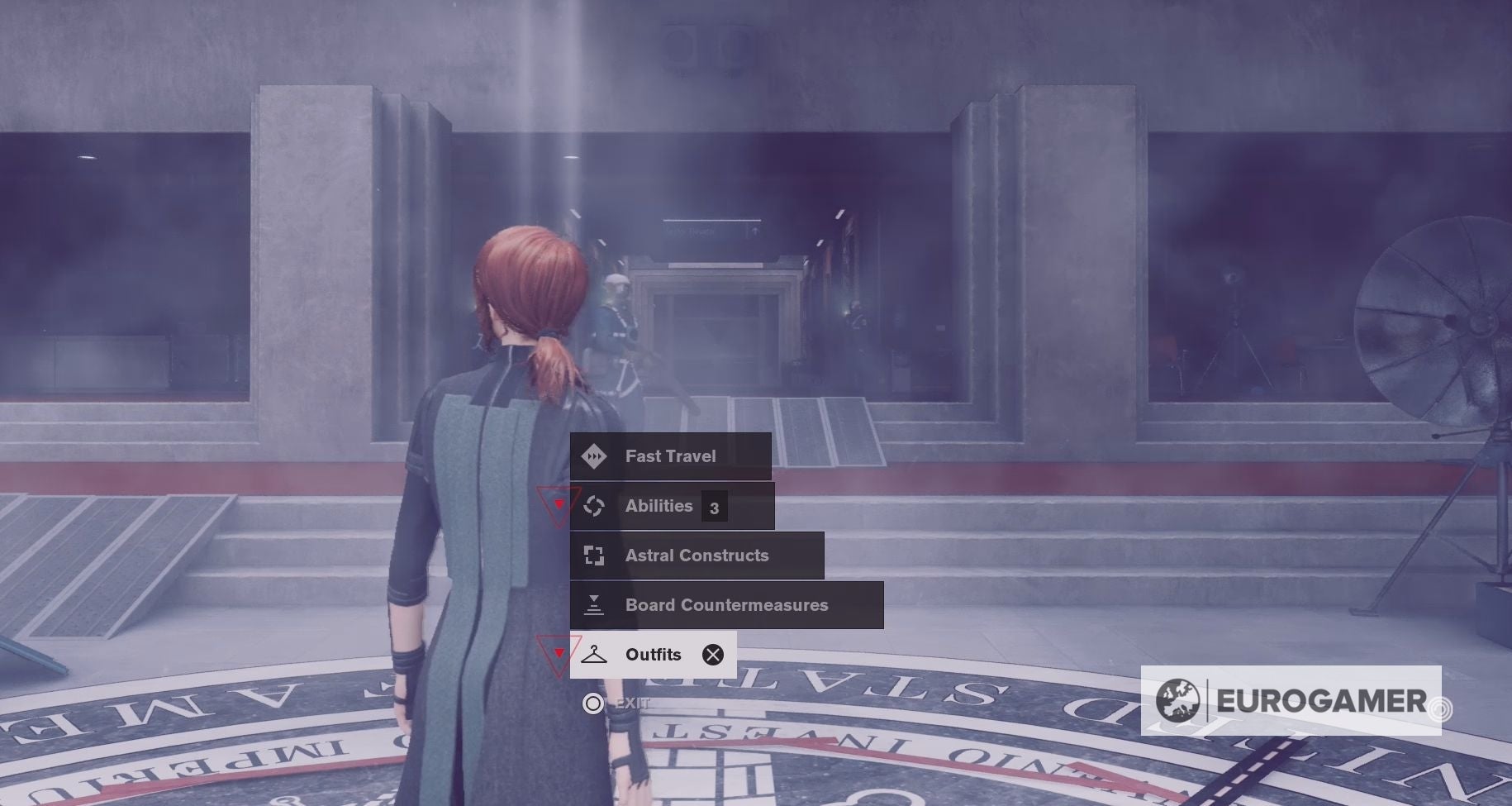
Task: Click the circle icon next to Exit
Action: coord(593,703)
